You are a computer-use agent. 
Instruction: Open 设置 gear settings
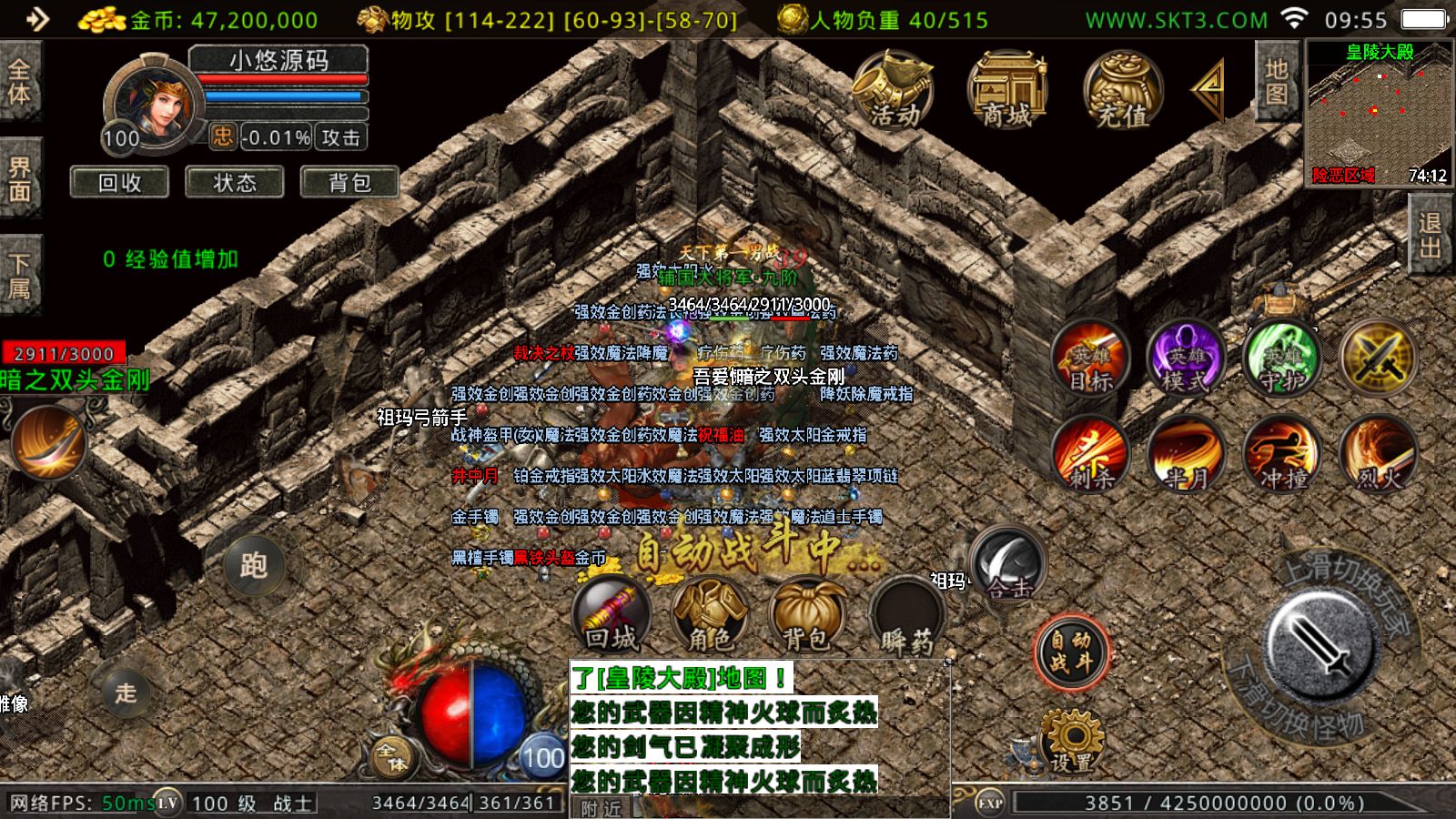(1071, 742)
